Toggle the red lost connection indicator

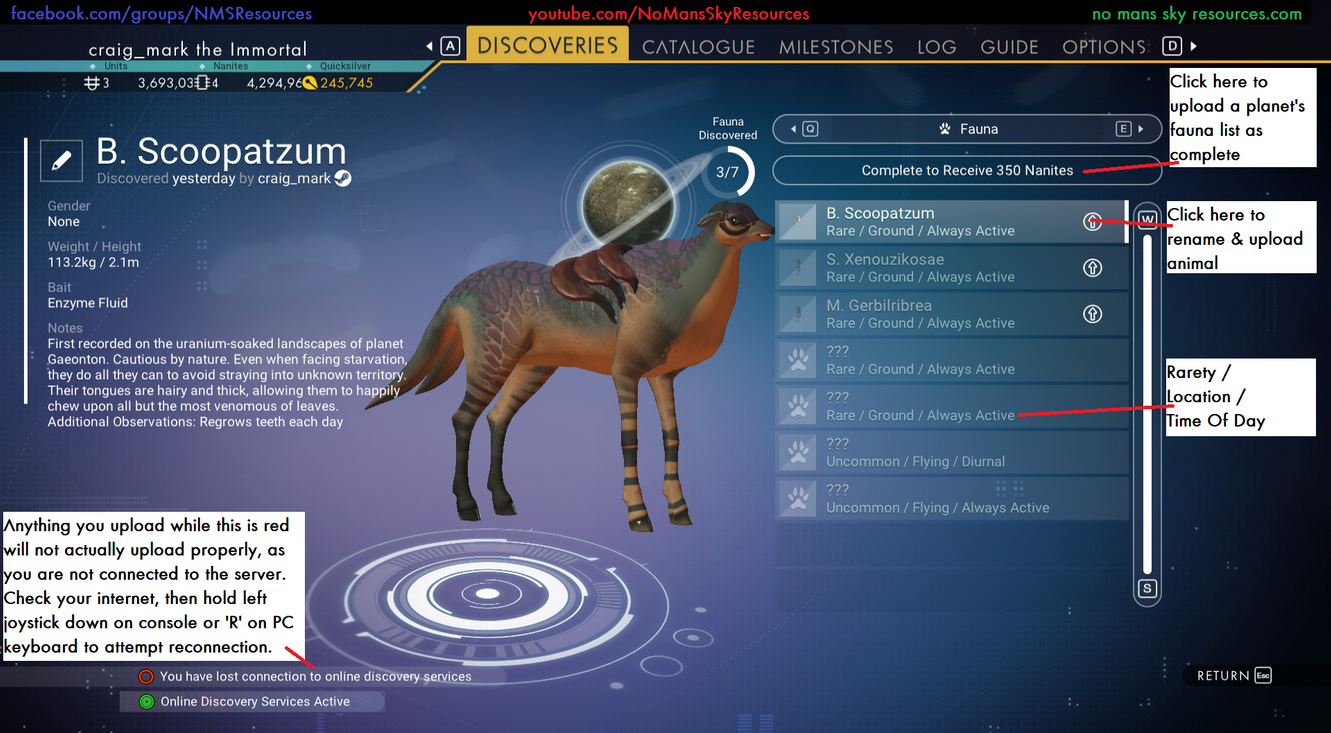click(x=146, y=676)
